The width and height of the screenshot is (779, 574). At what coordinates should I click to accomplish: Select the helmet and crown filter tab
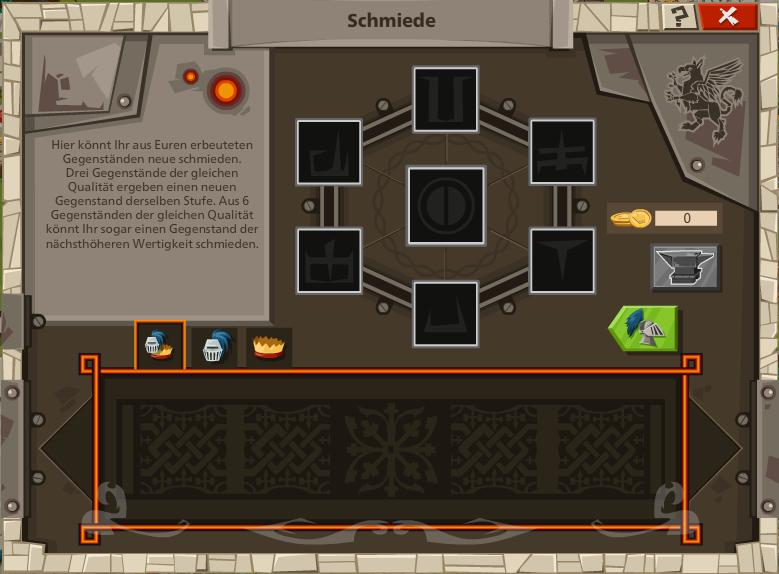160,346
